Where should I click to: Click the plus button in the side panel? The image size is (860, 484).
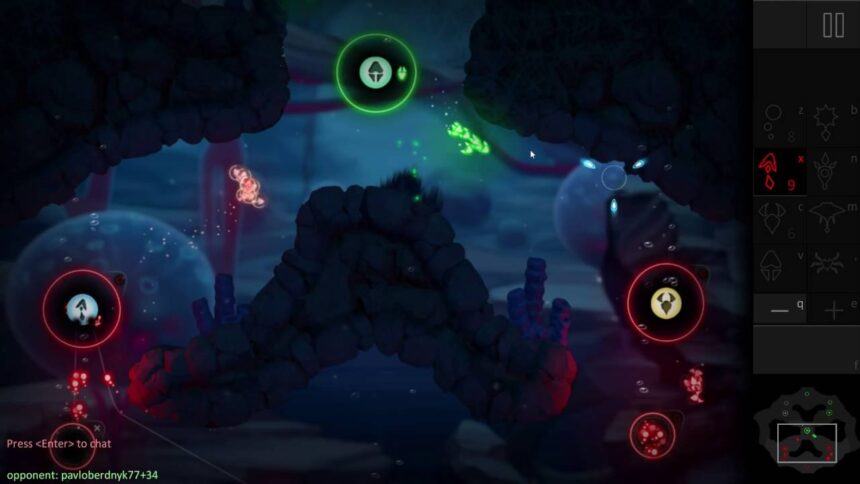point(832,311)
